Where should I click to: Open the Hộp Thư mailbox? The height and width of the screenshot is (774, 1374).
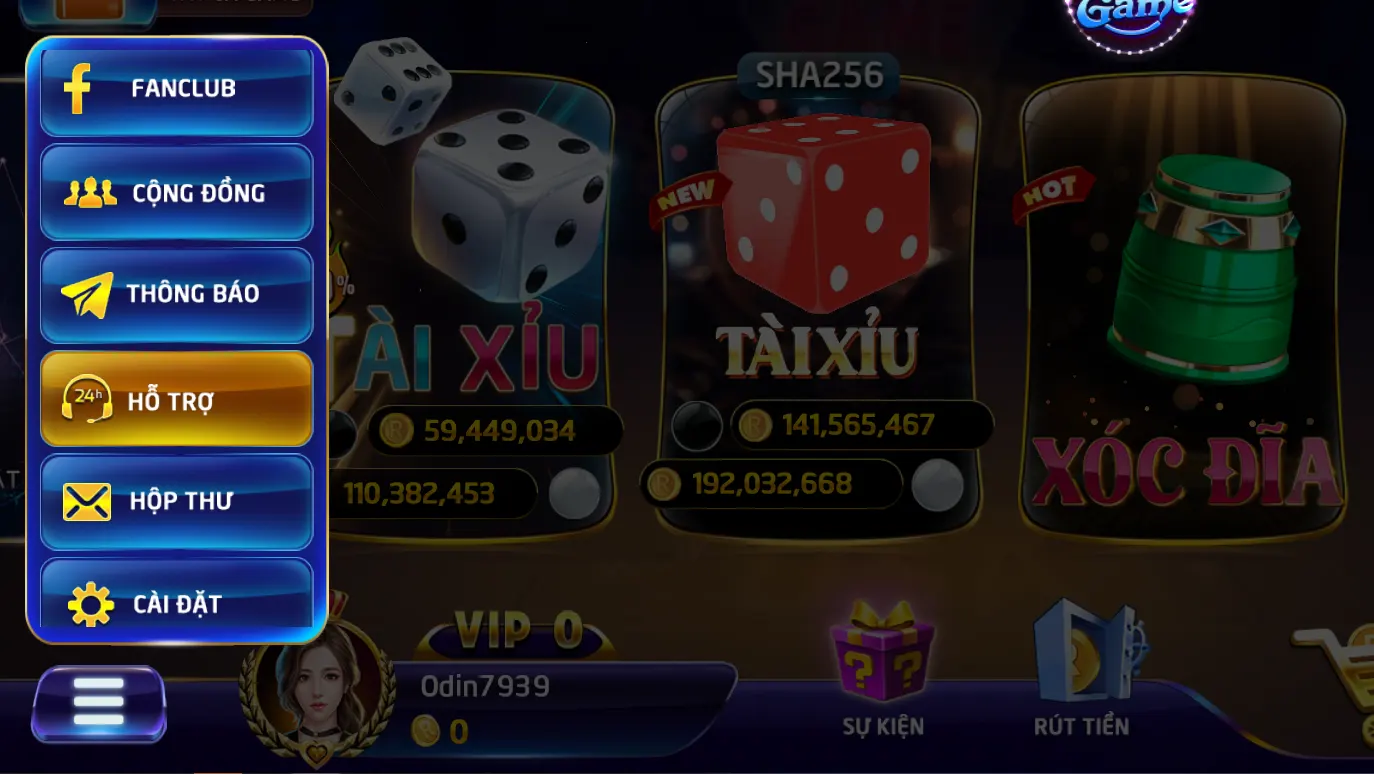coord(176,501)
